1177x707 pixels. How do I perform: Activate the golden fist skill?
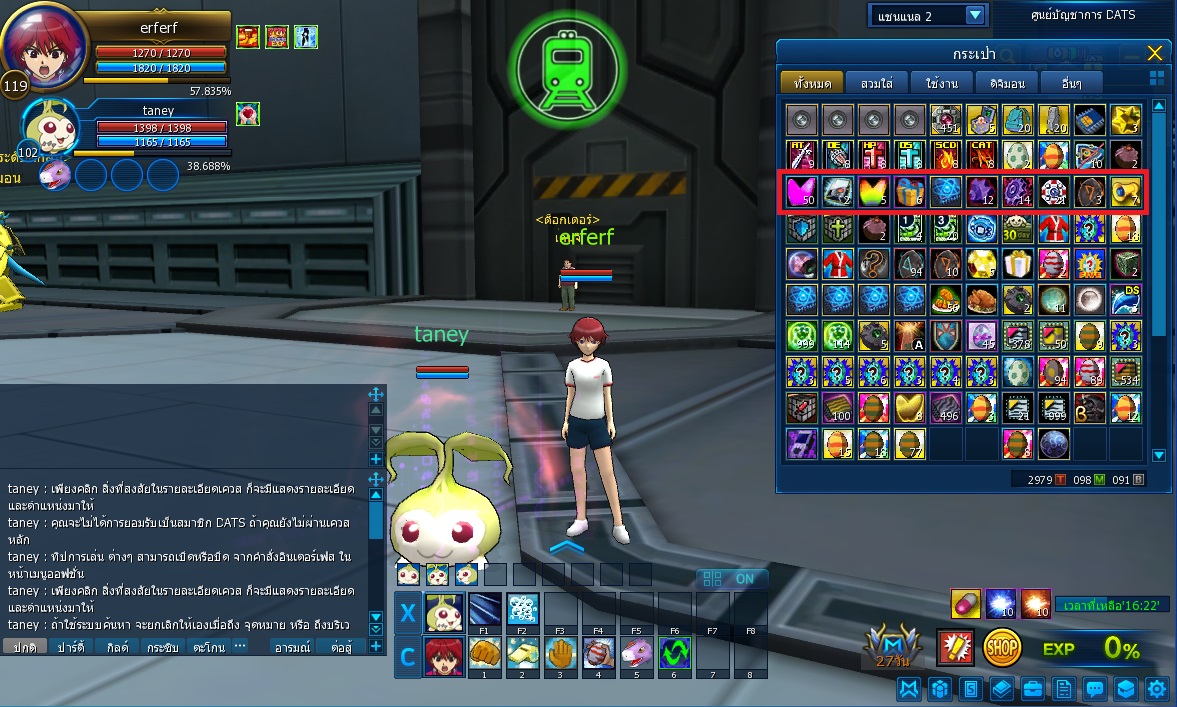pos(485,651)
